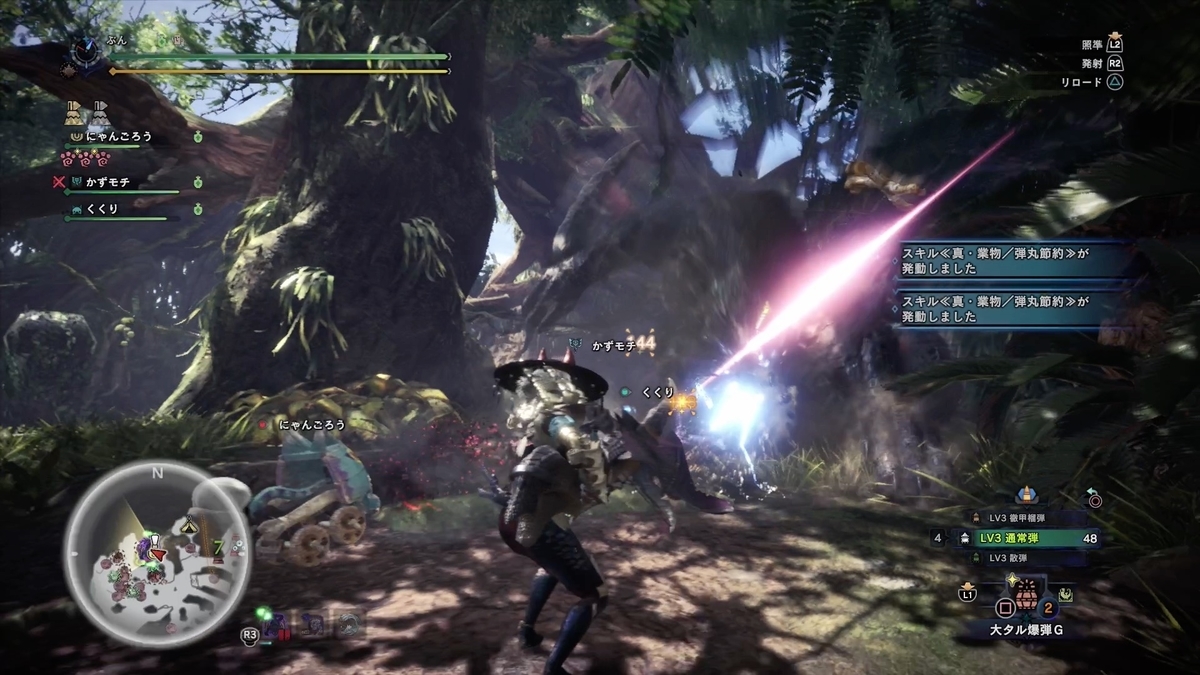Select the first tracked monster icon
The width and height of the screenshot is (1200, 675).
pos(275,626)
